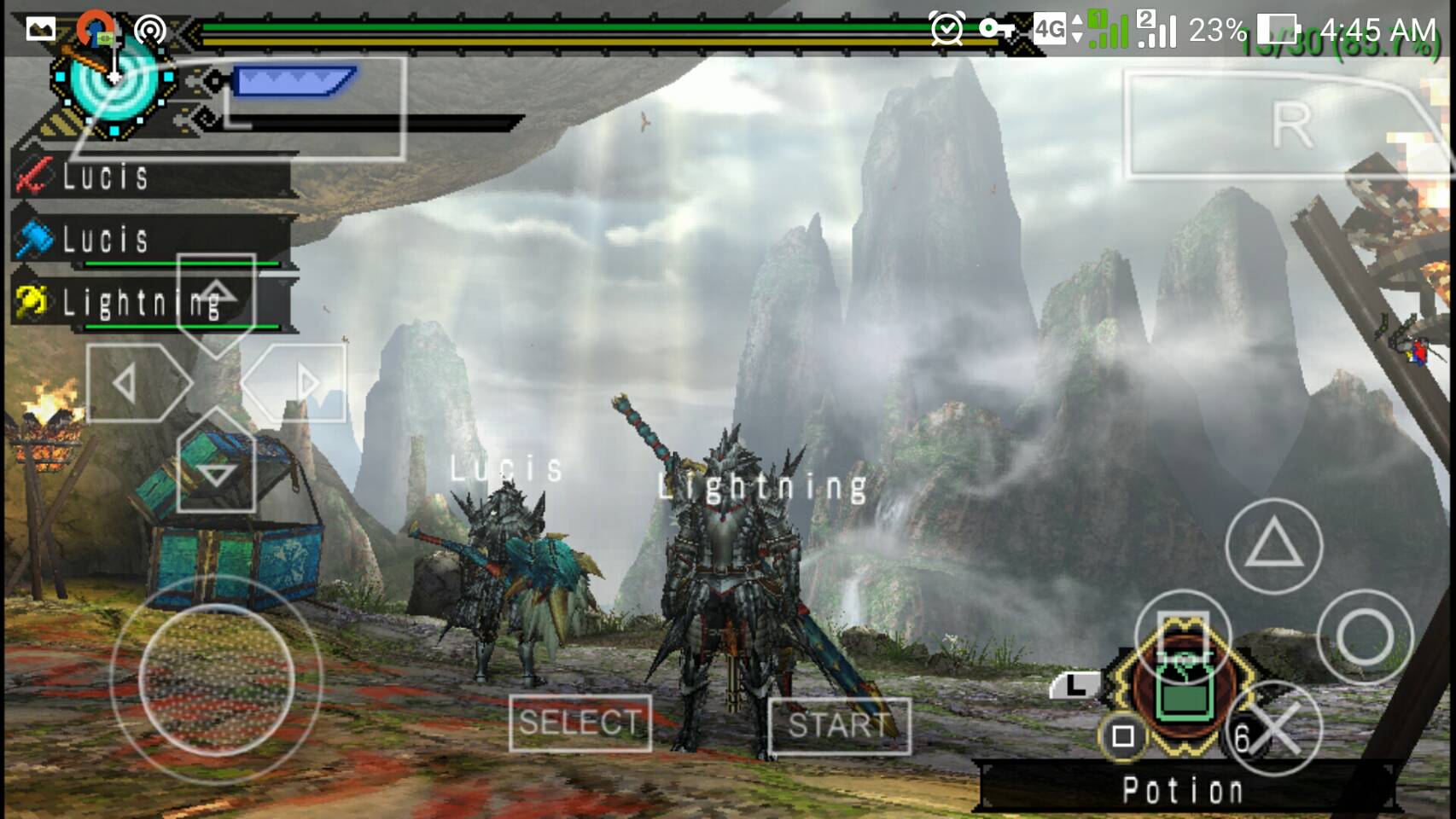Touch the analog stick pad
Image resolution: width=1456 pixels, height=819 pixels.
(216, 680)
